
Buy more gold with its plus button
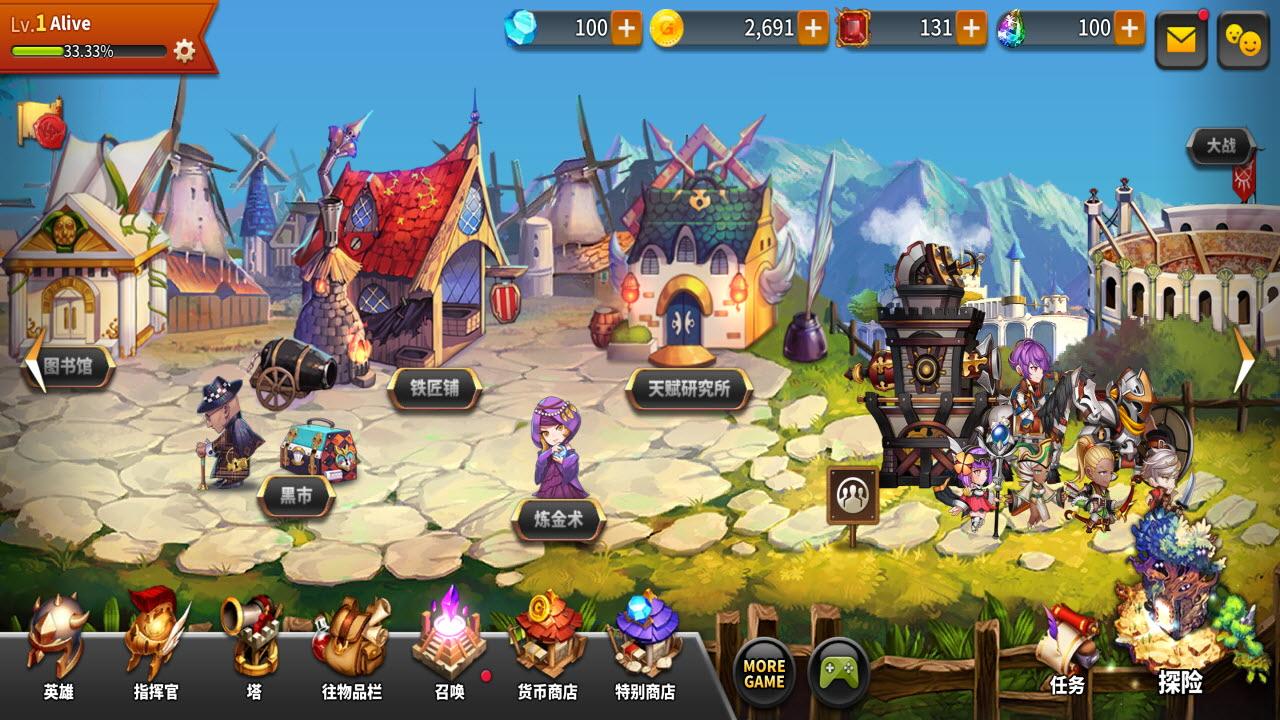click(x=812, y=29)
